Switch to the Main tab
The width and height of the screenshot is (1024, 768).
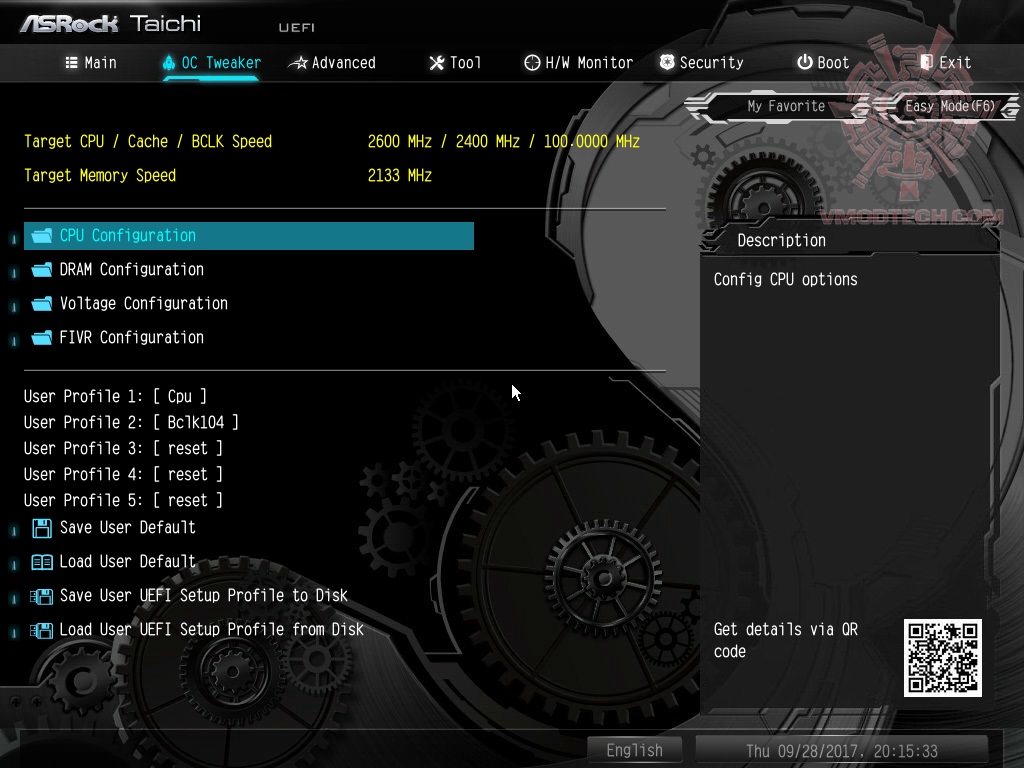point(91,63)
